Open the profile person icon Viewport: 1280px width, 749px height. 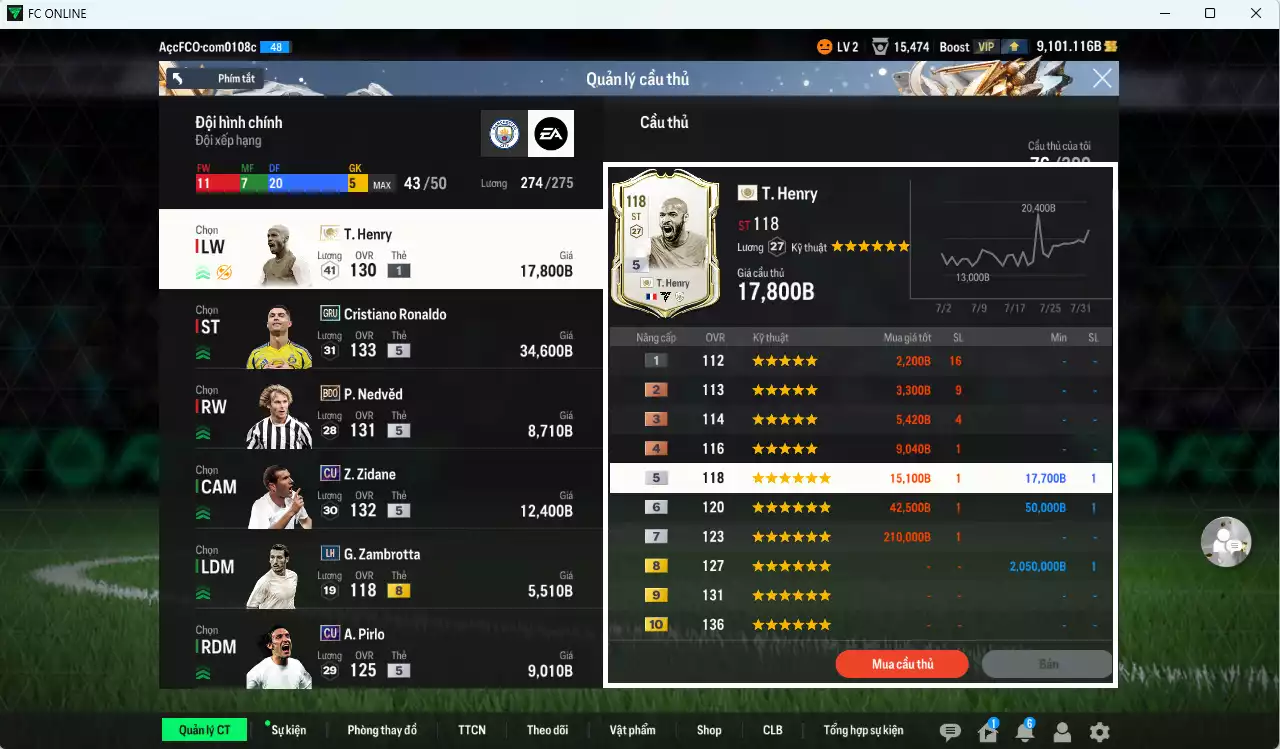[x=1062, y=733]
